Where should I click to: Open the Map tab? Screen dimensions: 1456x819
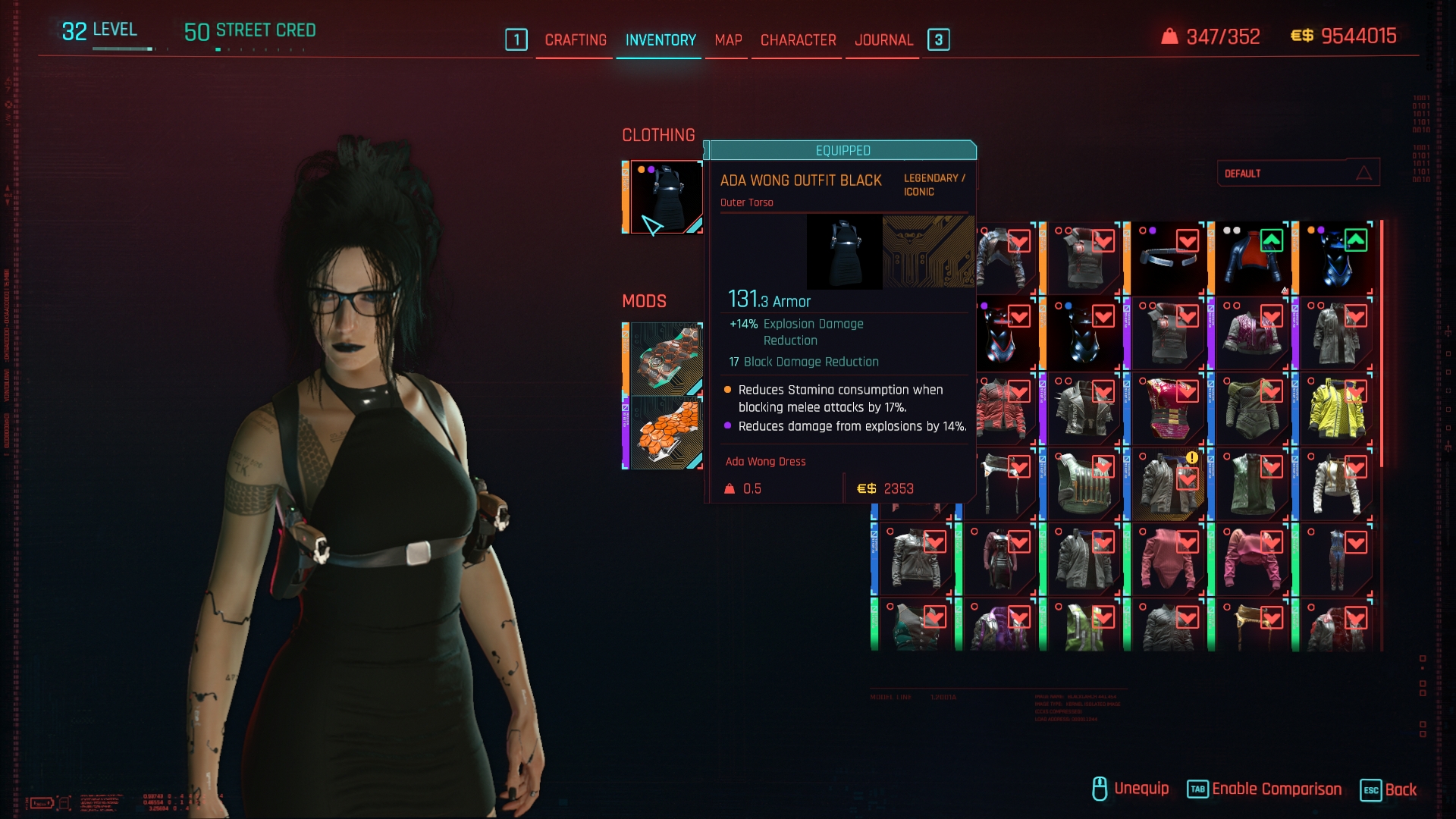728,40
